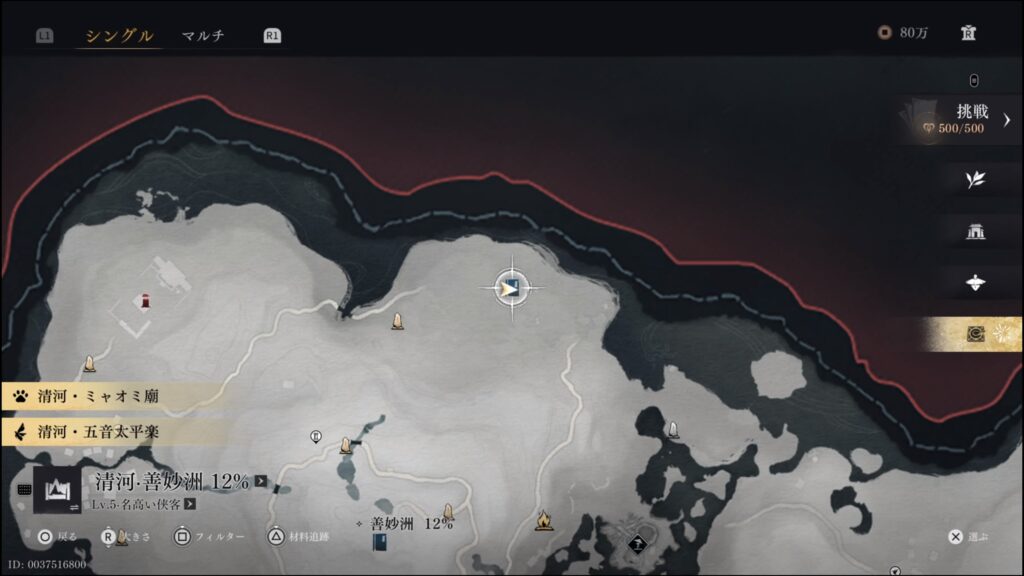Select the round spinning-top category icon

coord(975,283)
